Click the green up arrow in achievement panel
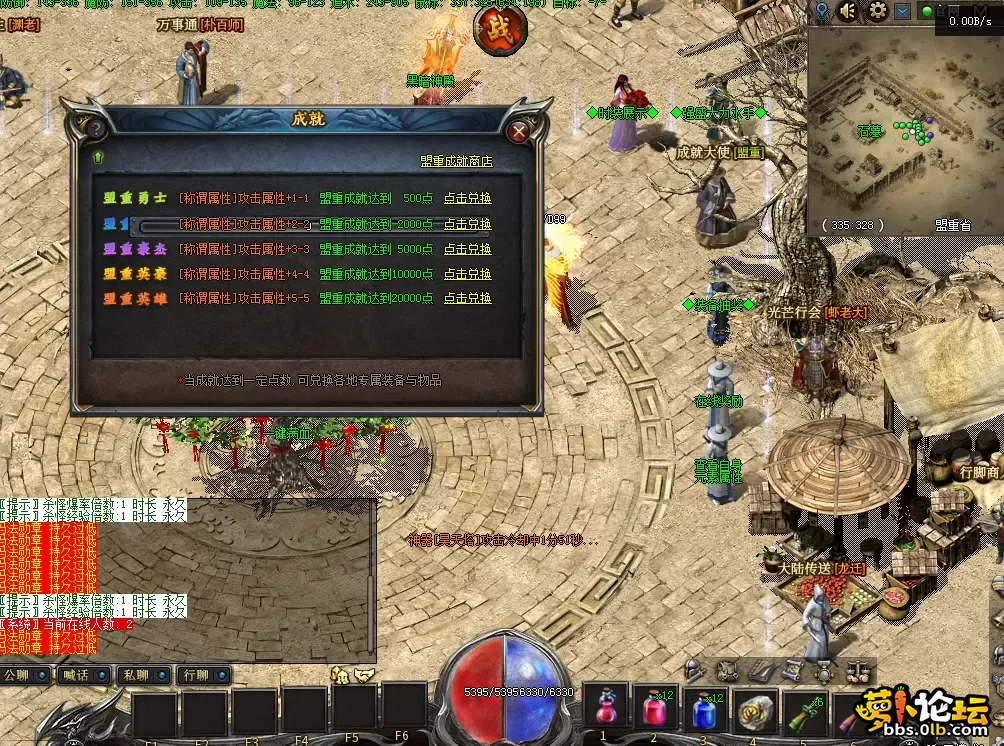 (98, 157)
